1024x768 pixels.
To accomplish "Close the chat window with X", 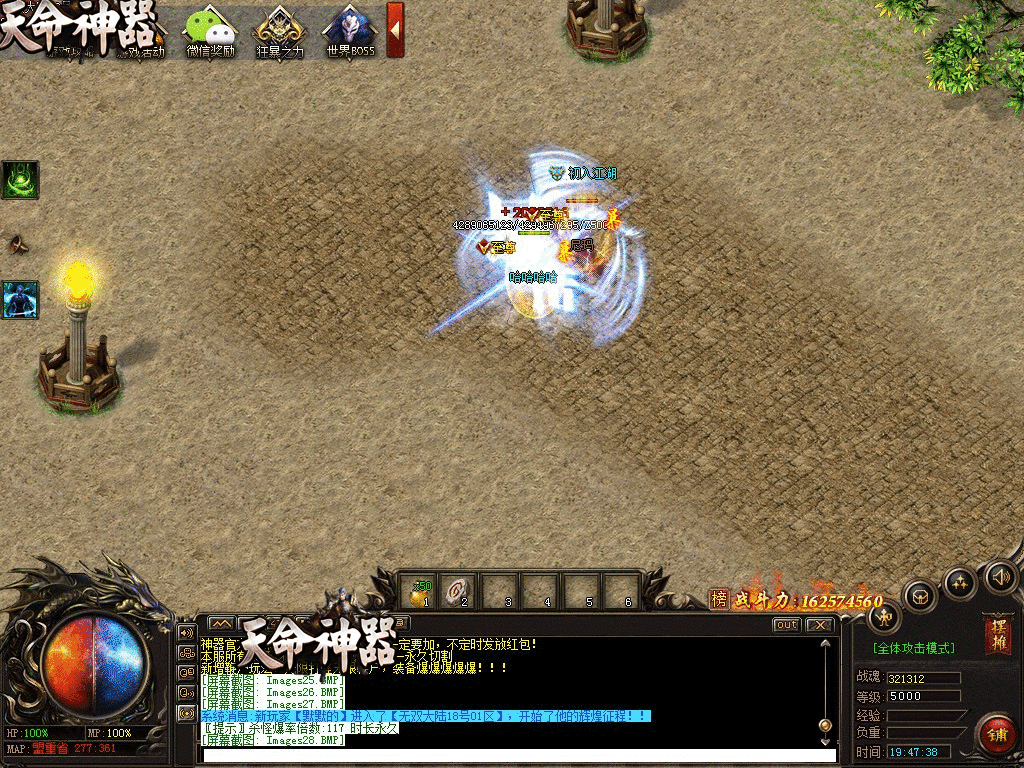I will (x=820, y=625).
